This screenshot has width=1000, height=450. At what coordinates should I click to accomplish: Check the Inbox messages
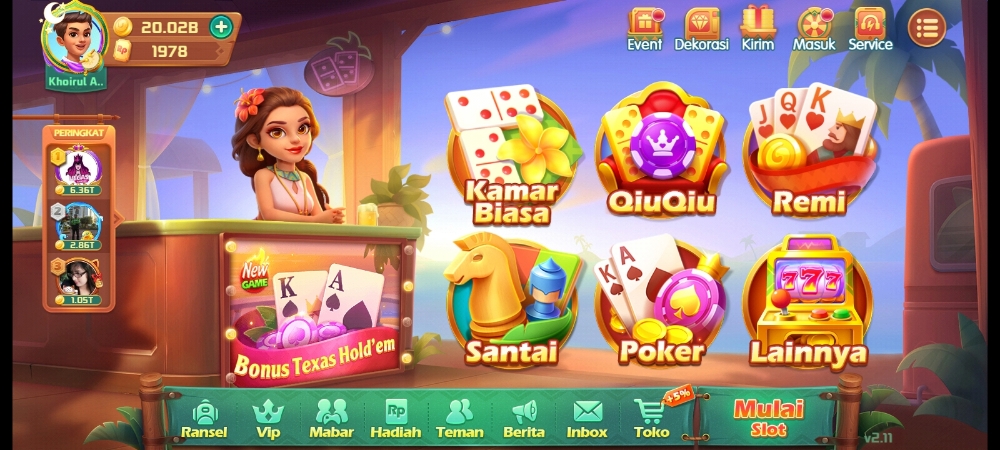click(587, 418)
